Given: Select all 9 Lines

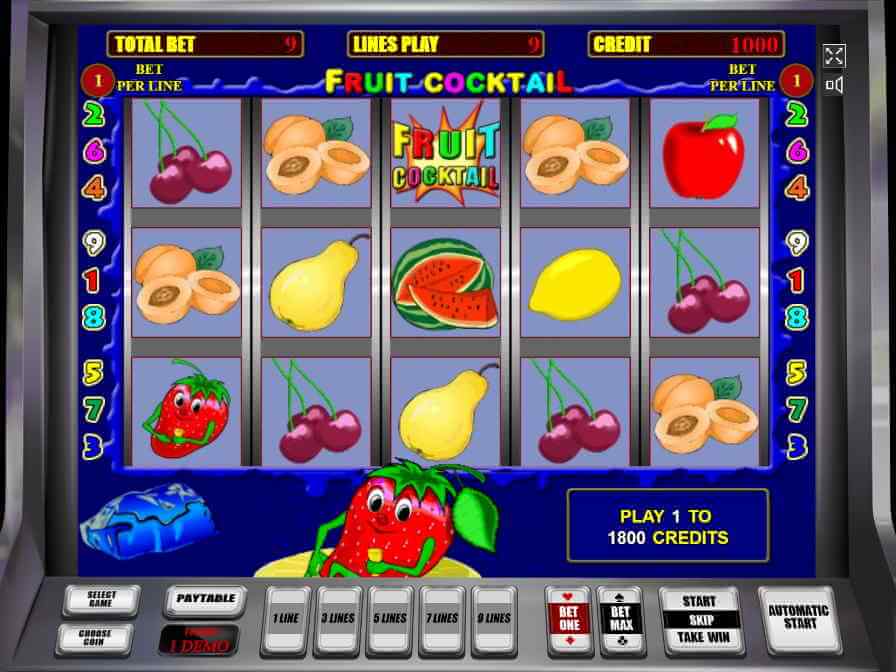Looking at the screenshot, I should click(495, 619).
